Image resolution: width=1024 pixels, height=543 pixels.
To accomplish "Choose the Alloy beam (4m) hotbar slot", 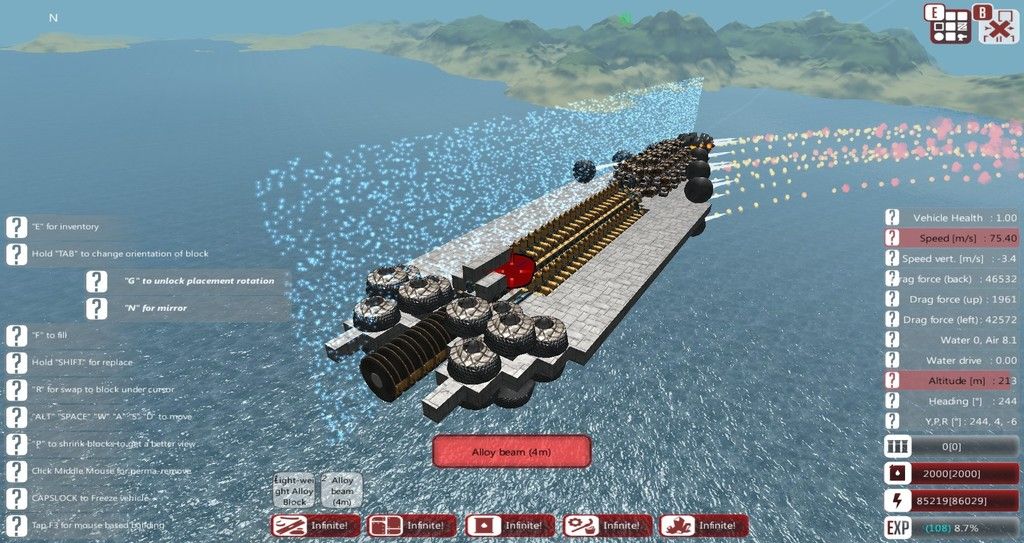I will click(343, 491).
